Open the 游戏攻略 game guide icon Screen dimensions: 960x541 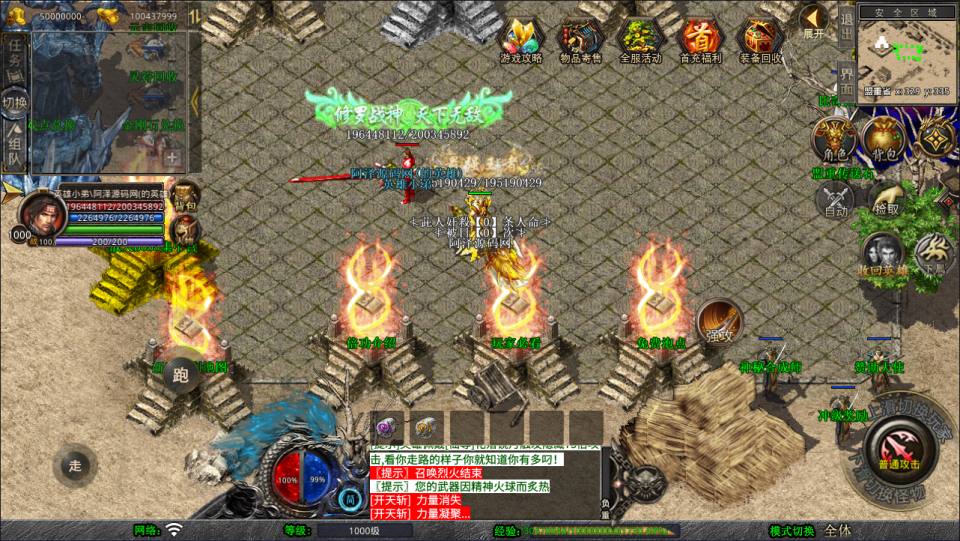521,40
